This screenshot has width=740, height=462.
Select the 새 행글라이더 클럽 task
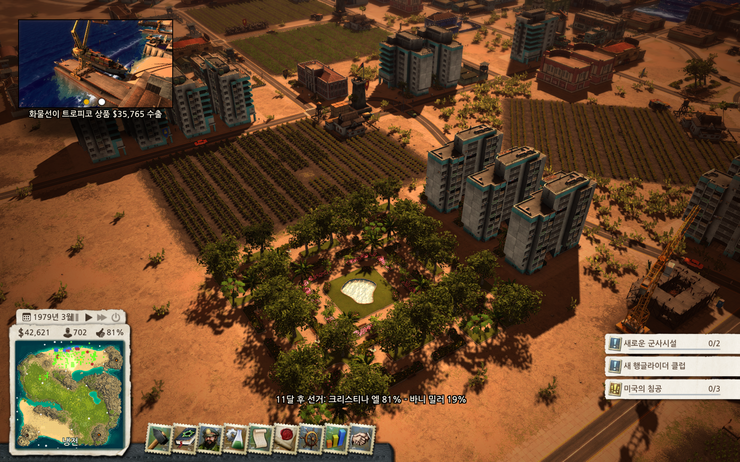[x=665, y=366]
